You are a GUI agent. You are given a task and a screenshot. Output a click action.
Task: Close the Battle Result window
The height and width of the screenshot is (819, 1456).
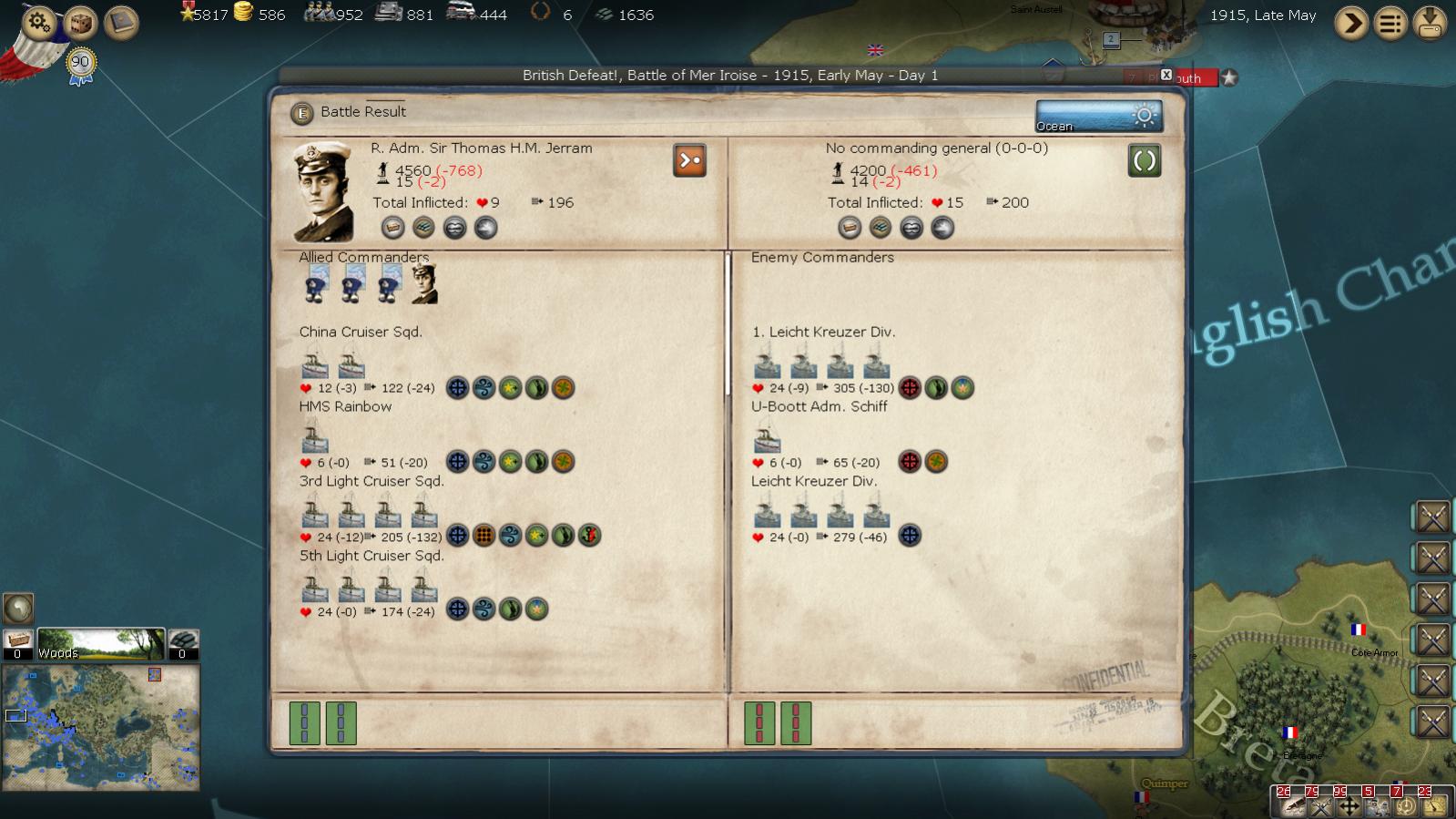[1166, 76]
